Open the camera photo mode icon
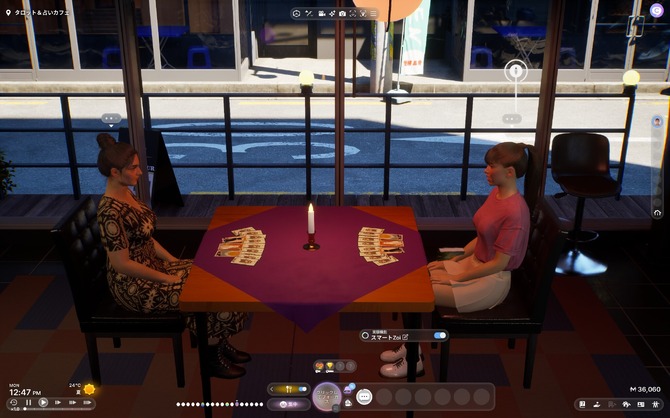This screenshot has height=418, width=670. [342, 14]
